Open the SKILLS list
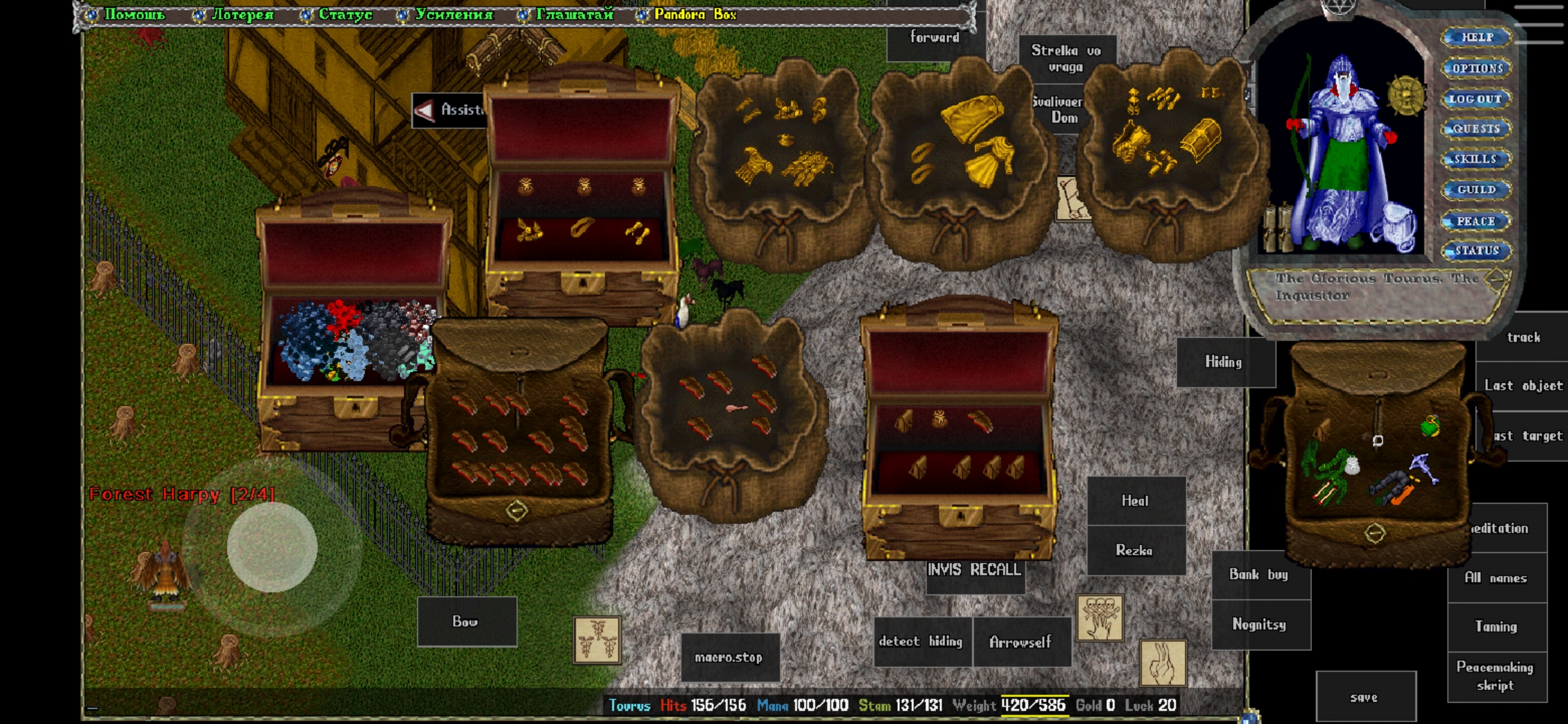1568x724 pixels. tap(1476, 160)
